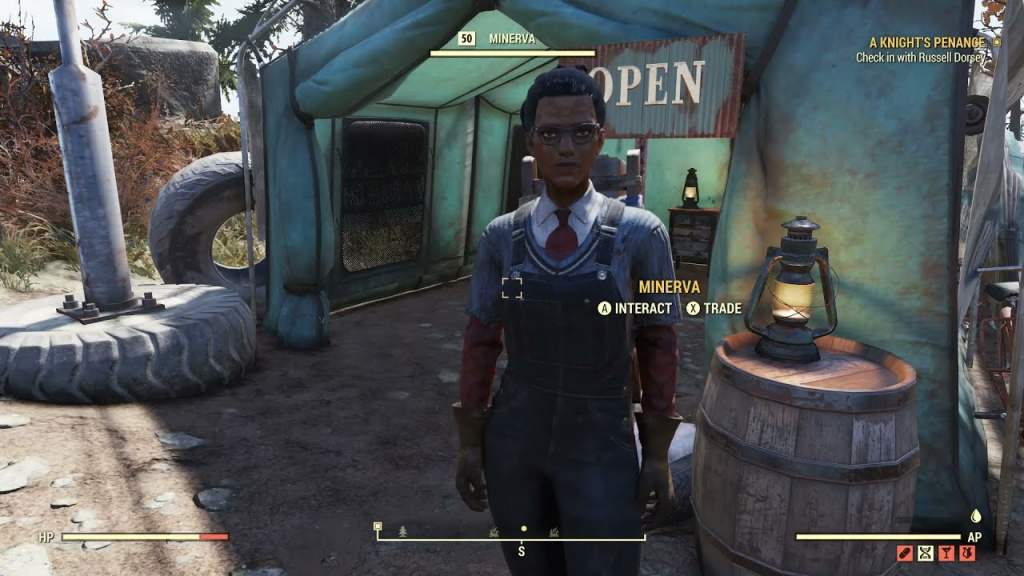Click the compass strip
This screenshot has width=1024, height=576.
[x=510, y=533]
